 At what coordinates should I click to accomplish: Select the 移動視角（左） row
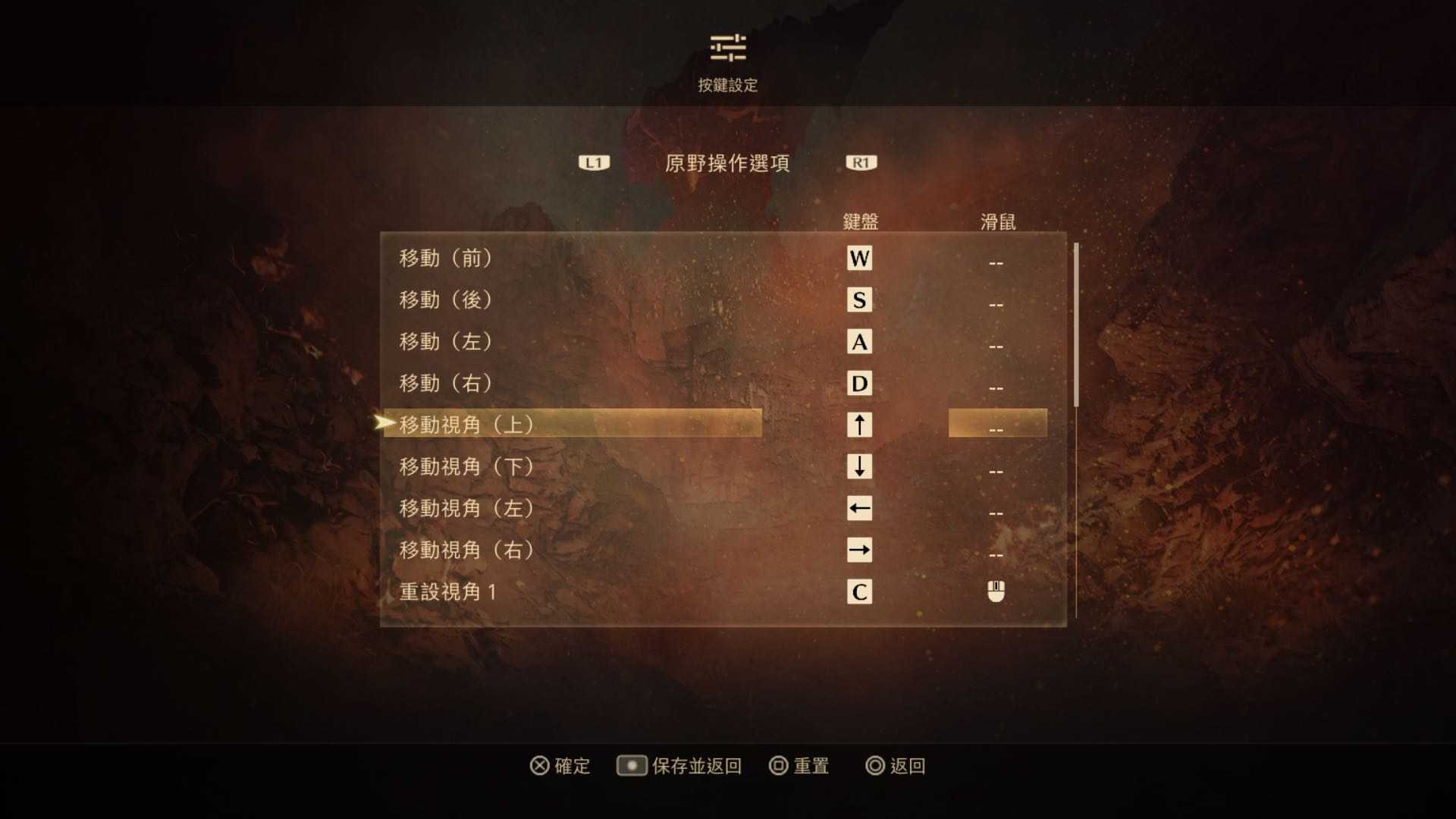(464, 509)
